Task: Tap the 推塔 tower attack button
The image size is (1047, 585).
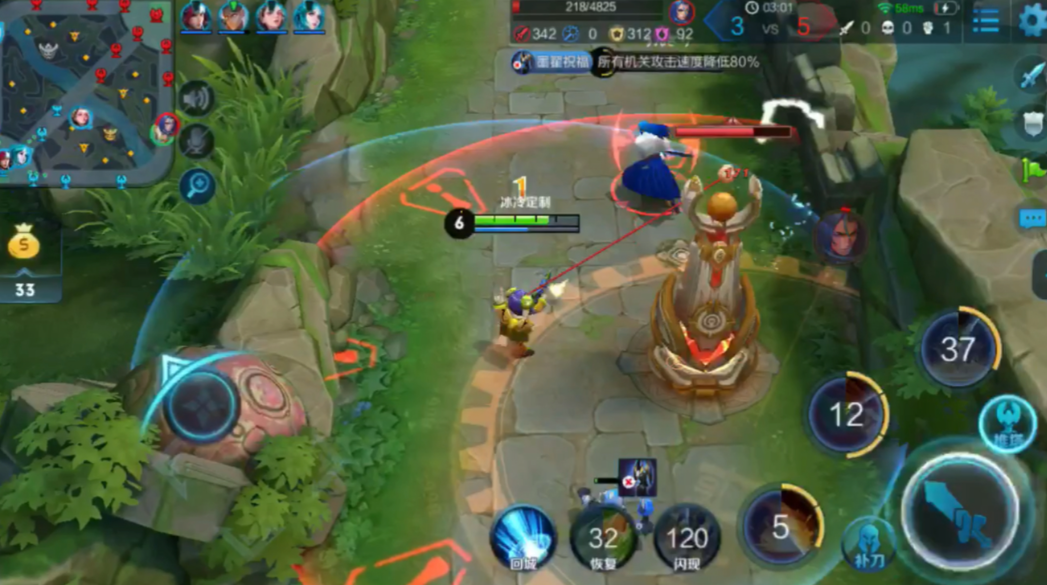Action: tap(1006, 424)
